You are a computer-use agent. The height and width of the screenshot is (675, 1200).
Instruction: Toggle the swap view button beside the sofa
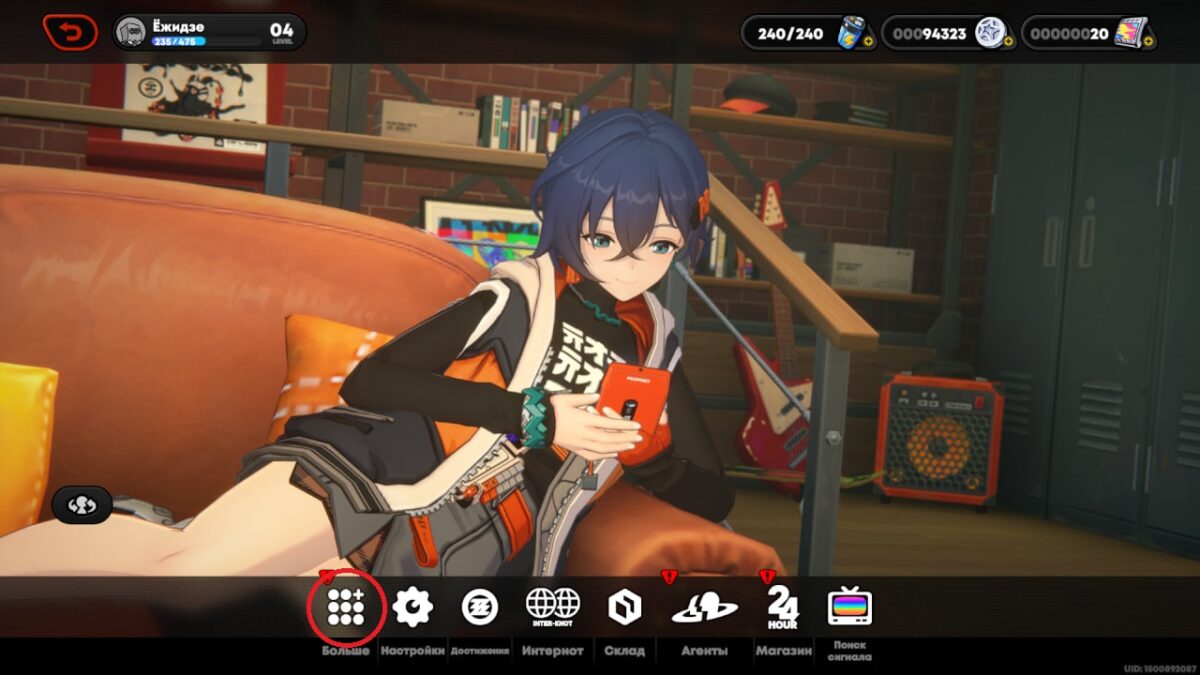click(81, 505)
